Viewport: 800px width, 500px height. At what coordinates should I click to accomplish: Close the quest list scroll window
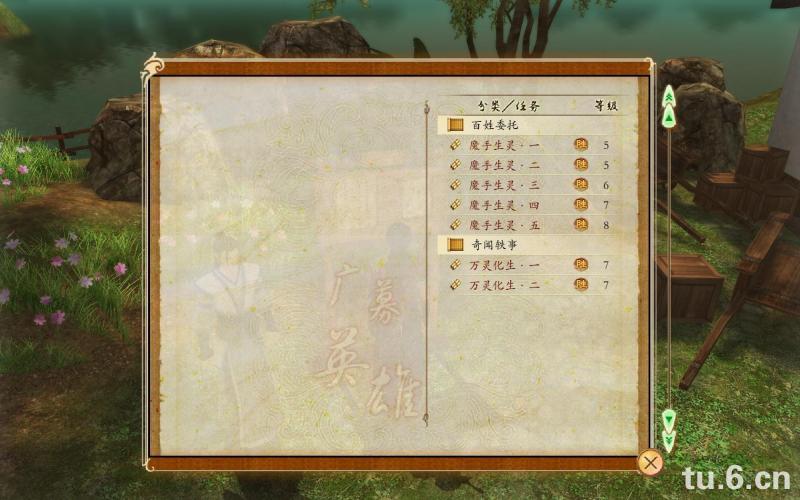[x=650, y=462]
